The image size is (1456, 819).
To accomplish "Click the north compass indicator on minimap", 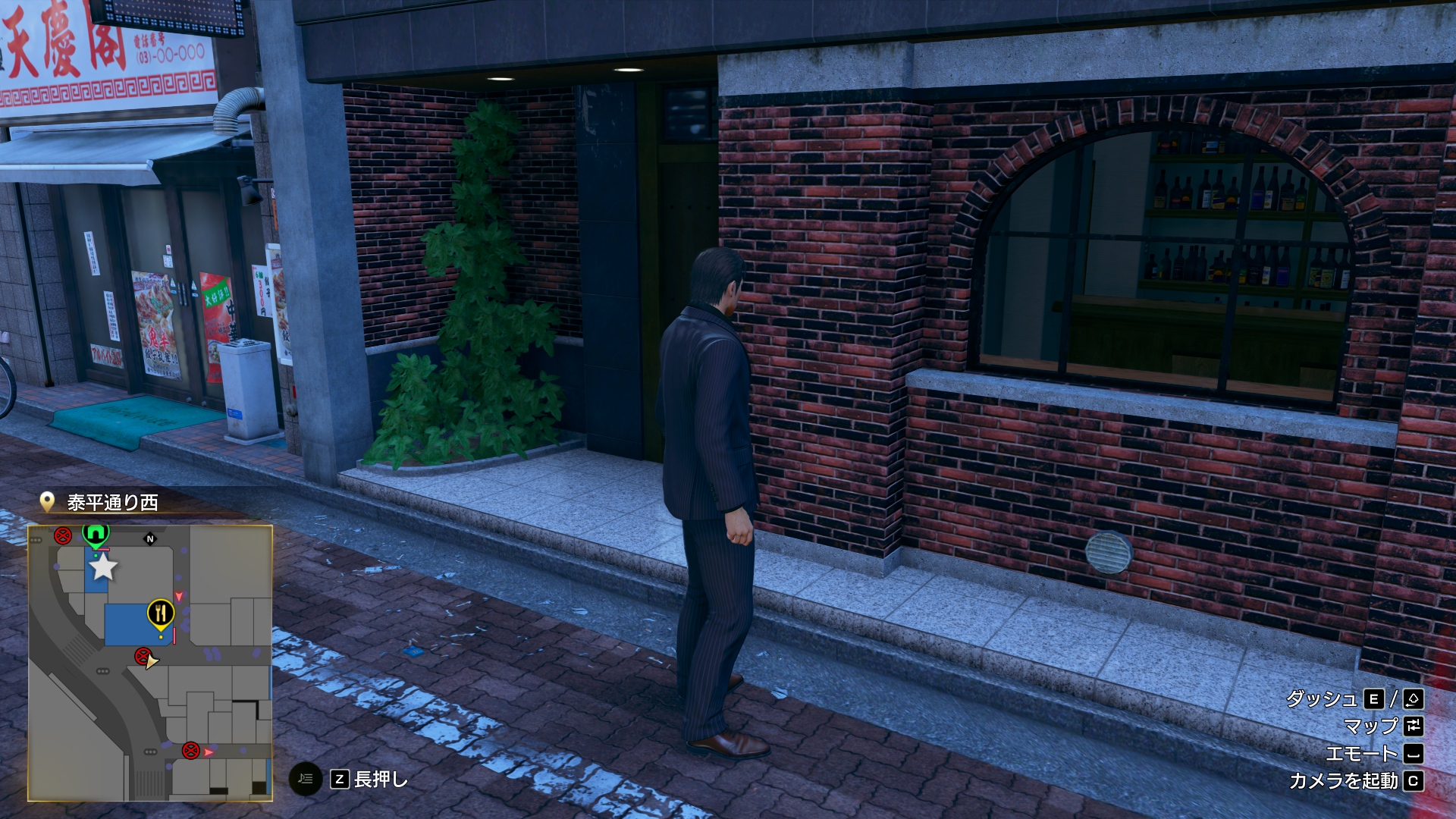I will pos(150,539).
